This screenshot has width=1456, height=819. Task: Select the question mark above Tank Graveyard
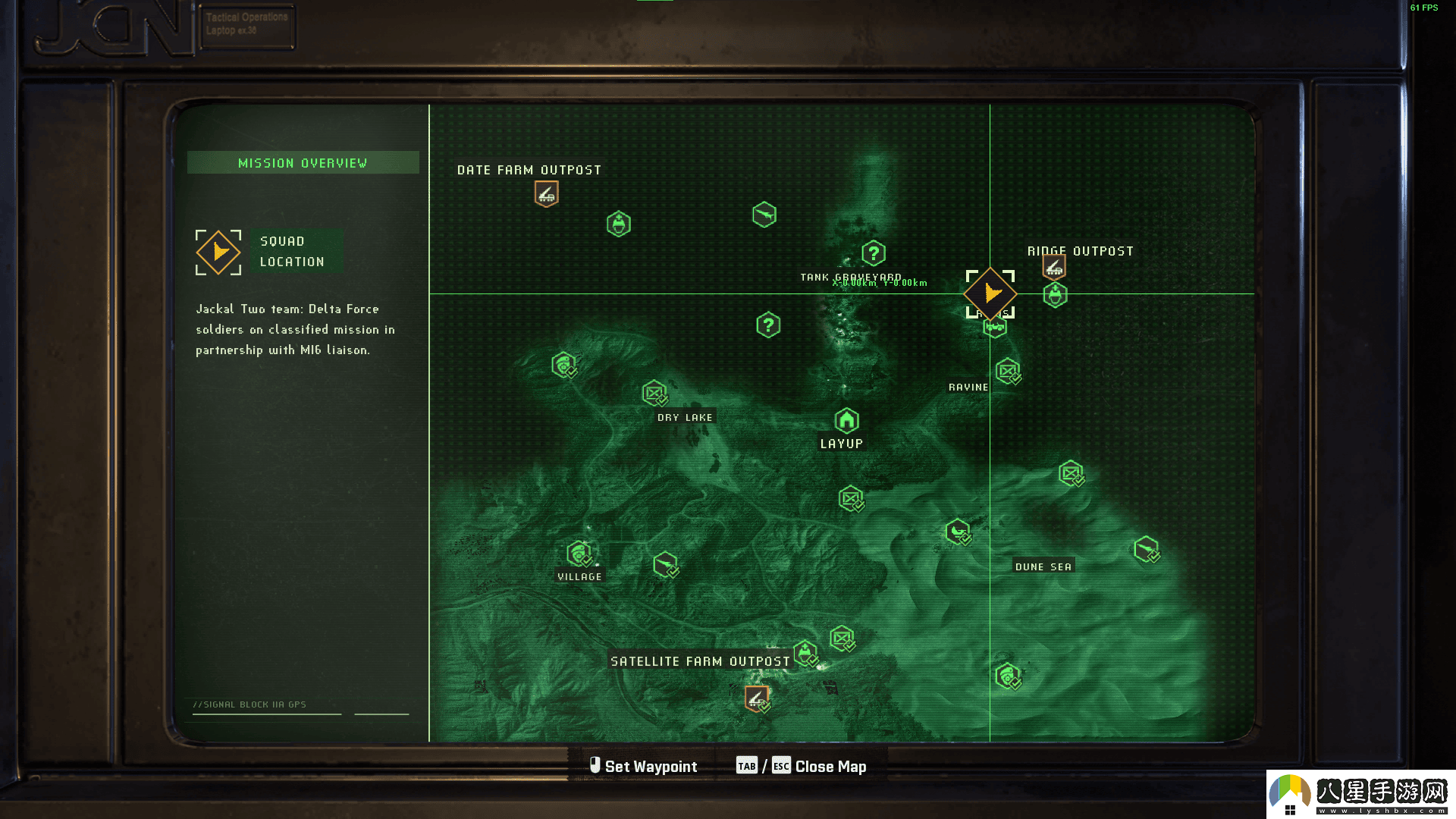click(x=874, y=253)
